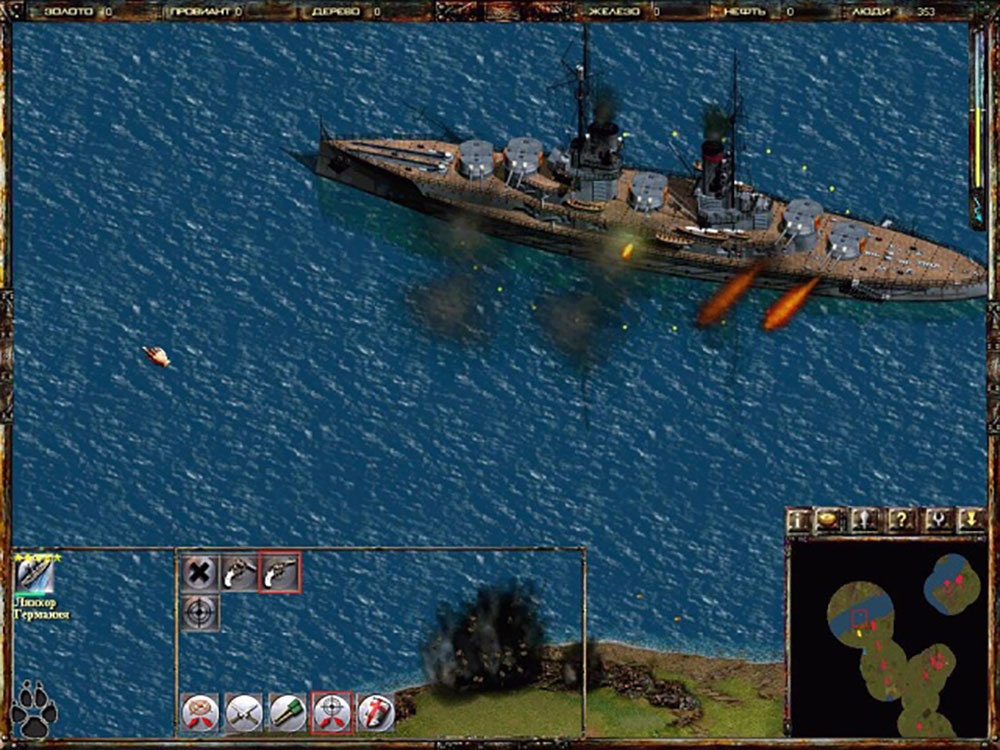This screenshot has height=750, width=1000.
Task: Click the minimap to move the view
Action: point(886,640)
